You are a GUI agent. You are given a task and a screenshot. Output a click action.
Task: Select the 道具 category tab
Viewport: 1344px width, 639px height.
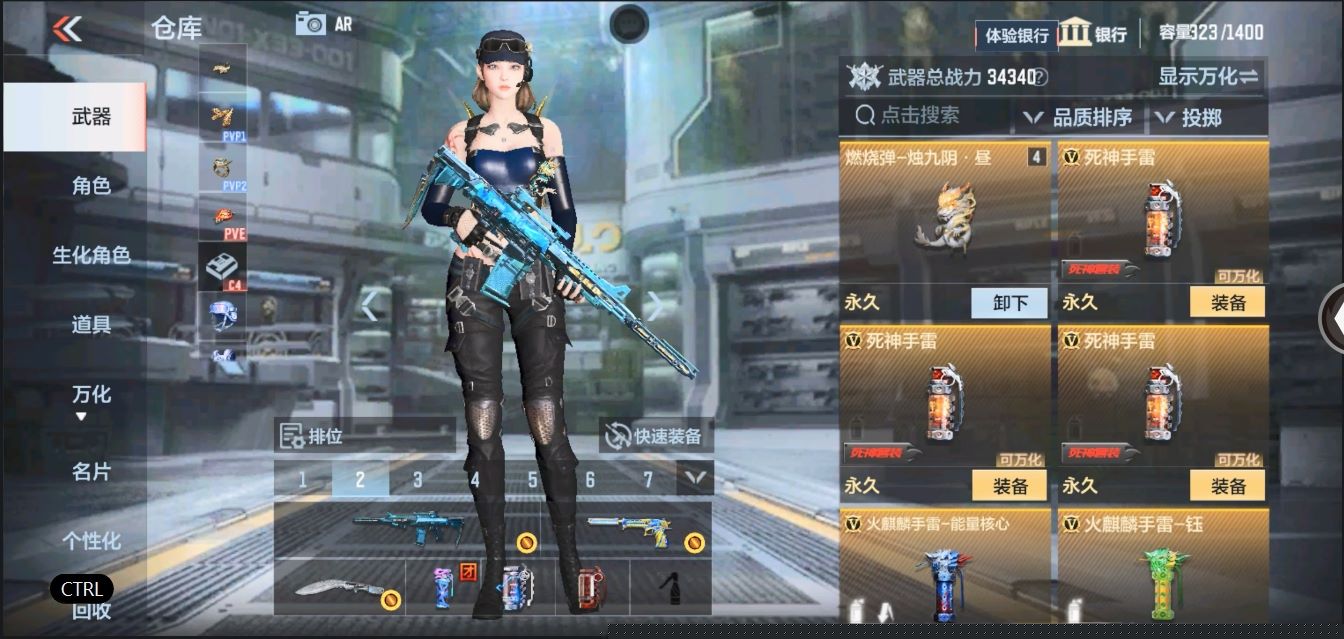91,325
